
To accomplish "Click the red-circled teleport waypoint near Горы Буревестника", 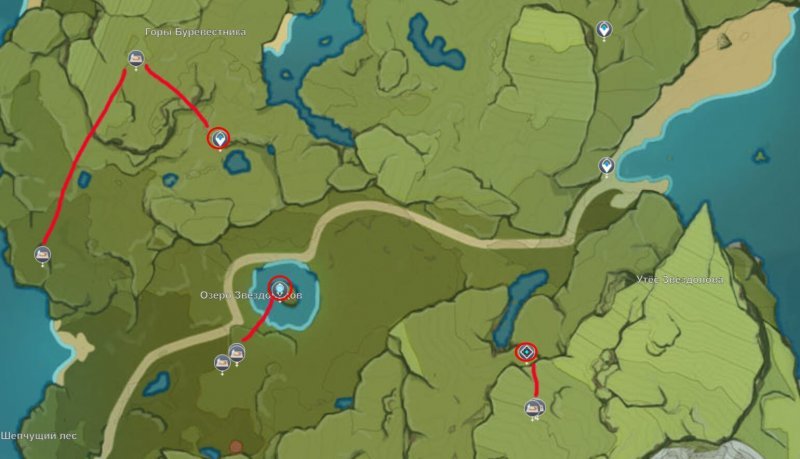I will pyautogui.click(x=219, y=138).
